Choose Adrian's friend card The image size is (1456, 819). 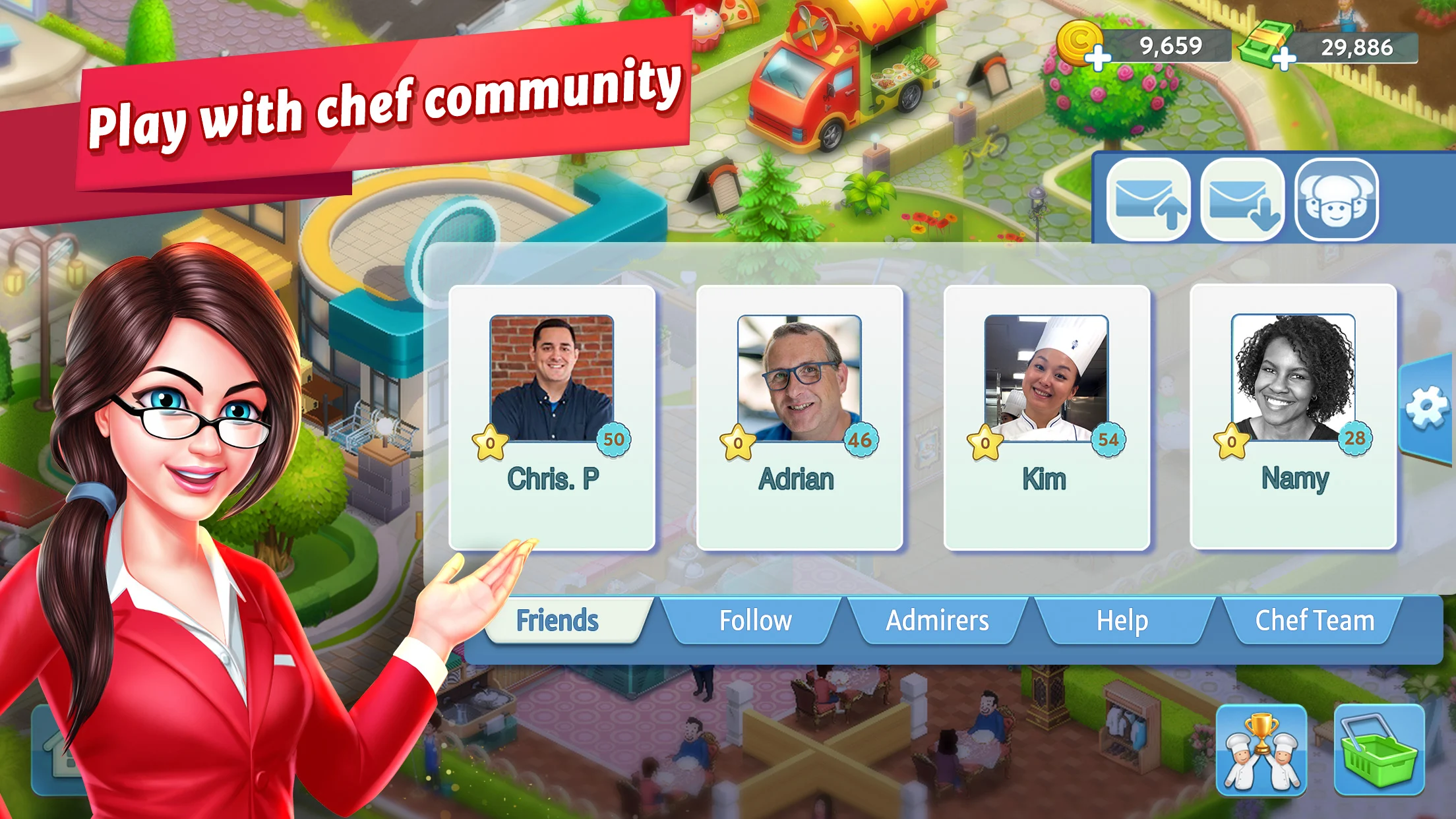point(799,417)
